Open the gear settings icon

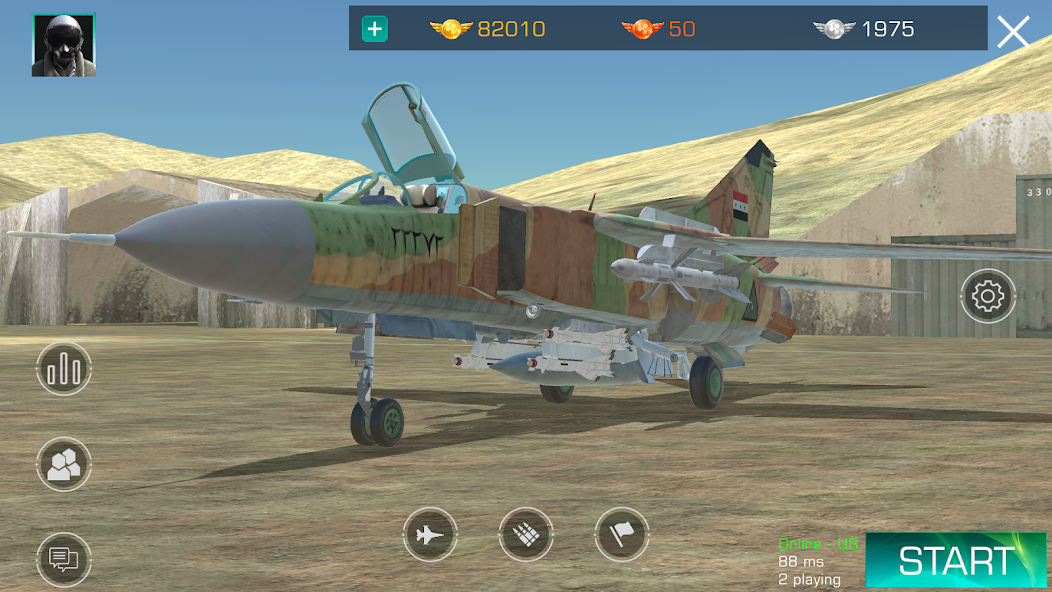pos(988,296)
